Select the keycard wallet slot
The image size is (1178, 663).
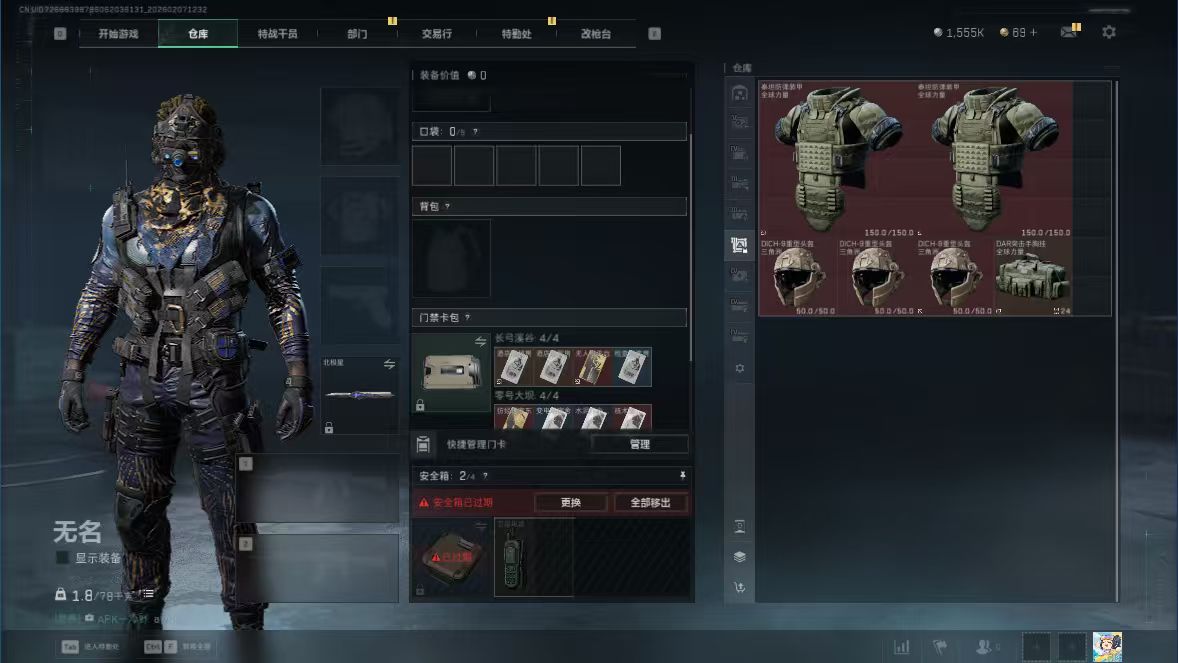tap(451, 374)
